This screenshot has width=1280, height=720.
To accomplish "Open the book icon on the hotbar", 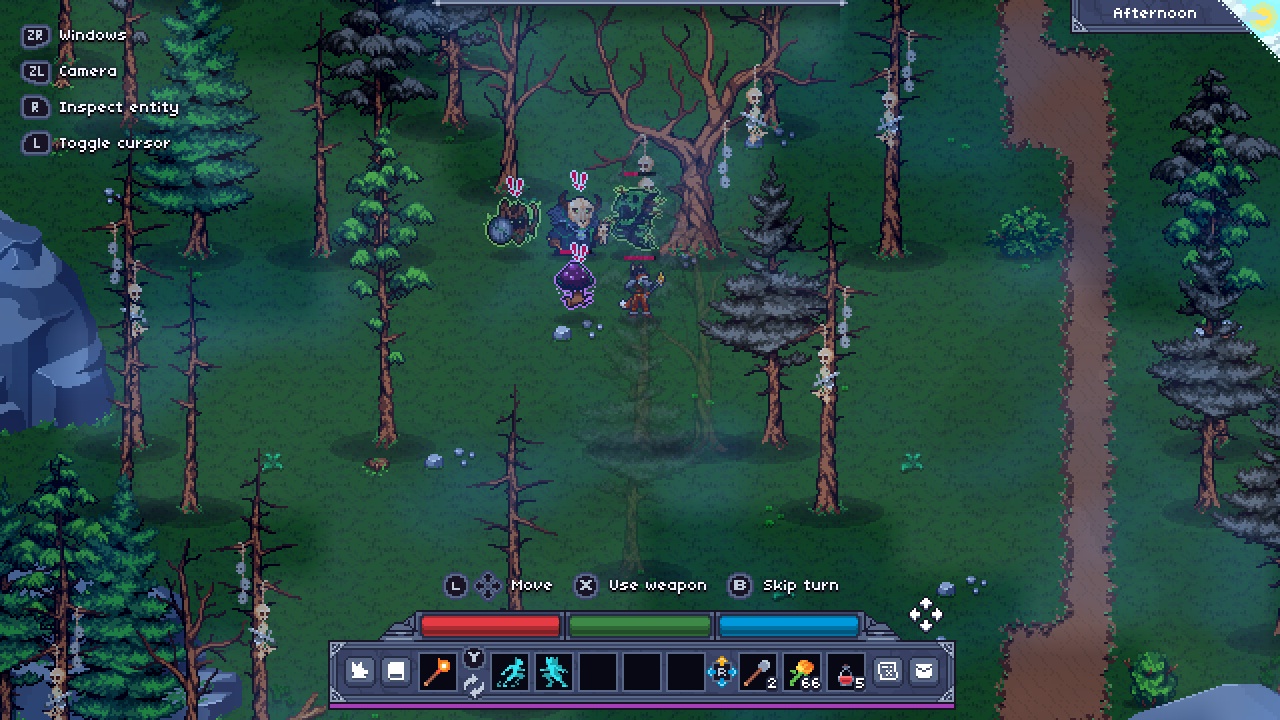I will pyautogui.click(x=396, y=671).
